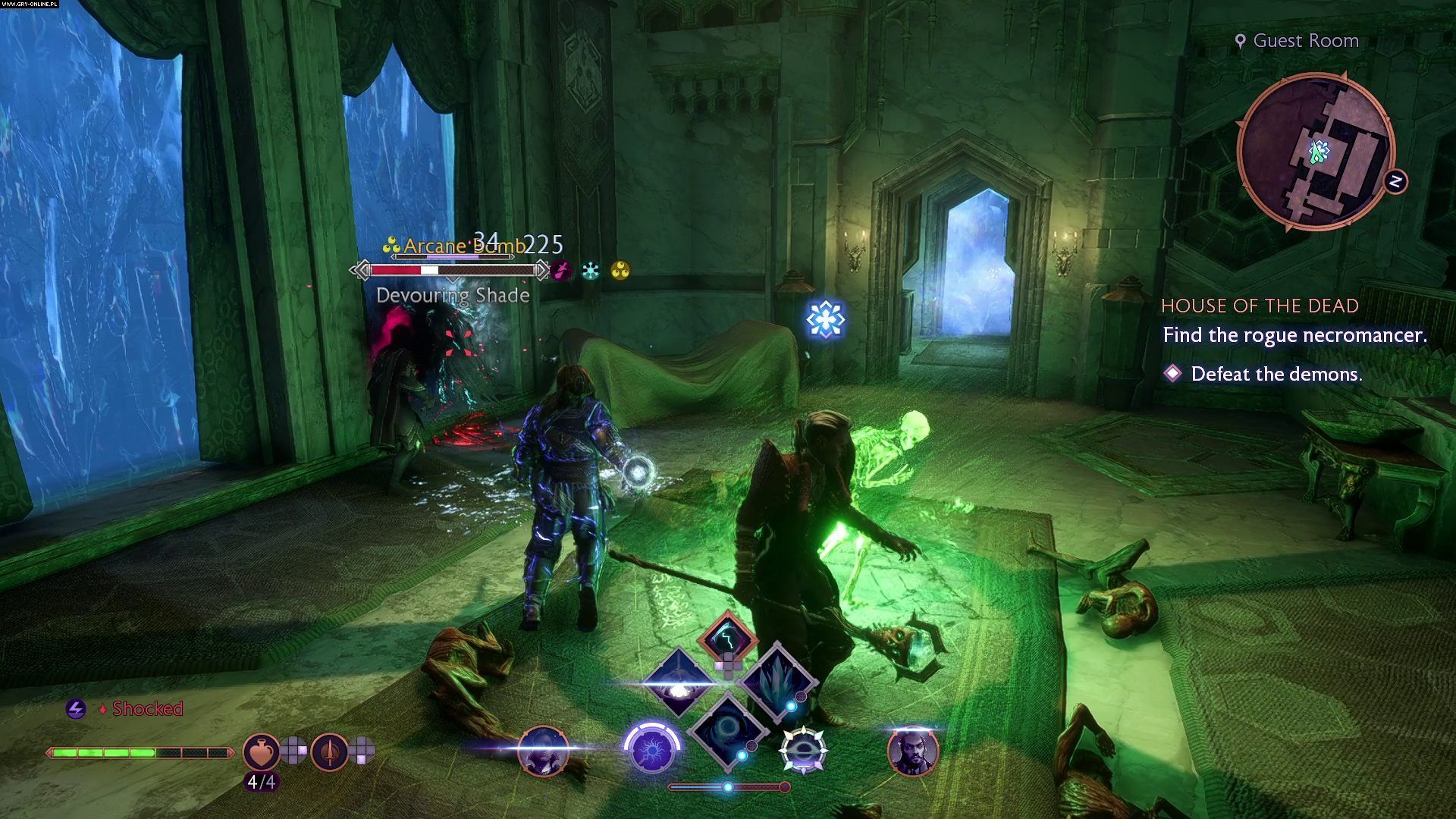Select the Defeat the demons objective

point(1276,374)
